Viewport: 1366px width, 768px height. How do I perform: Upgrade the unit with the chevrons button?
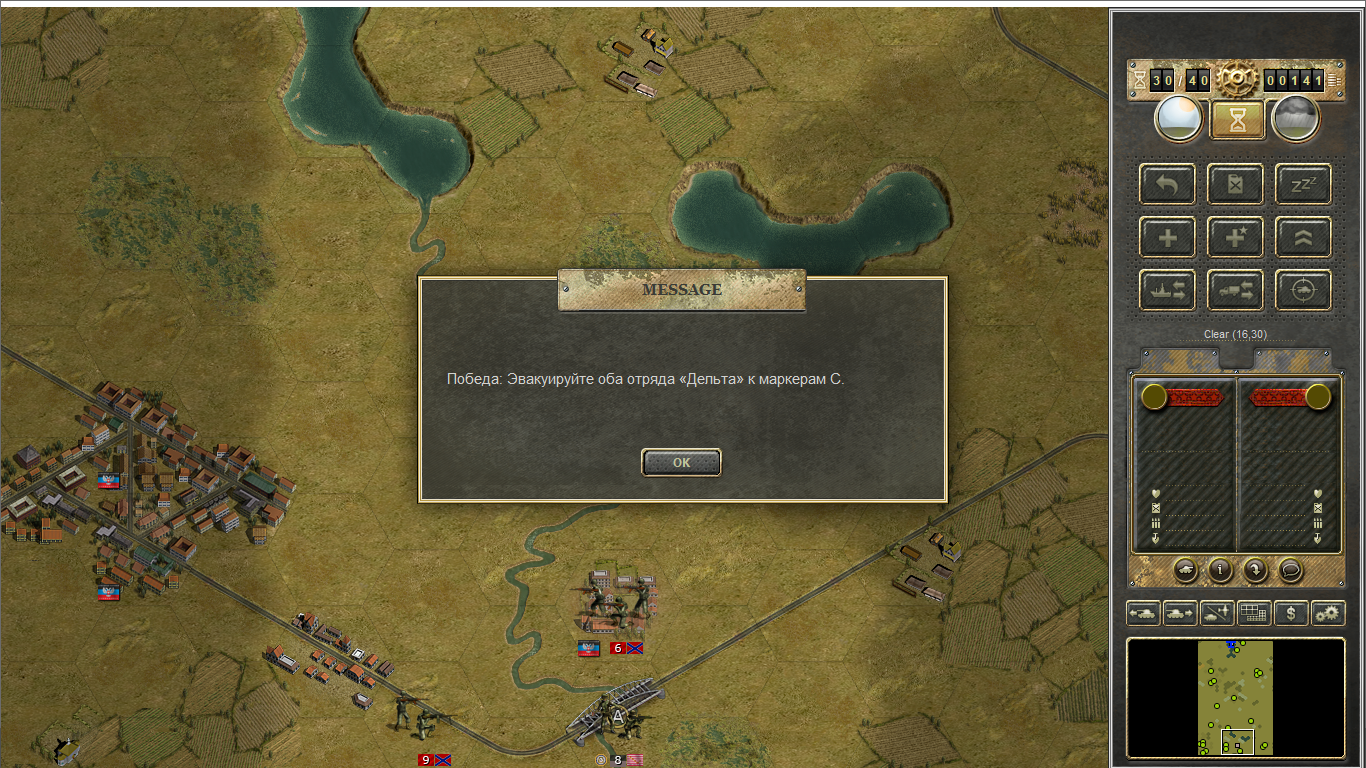[1303, 238]
